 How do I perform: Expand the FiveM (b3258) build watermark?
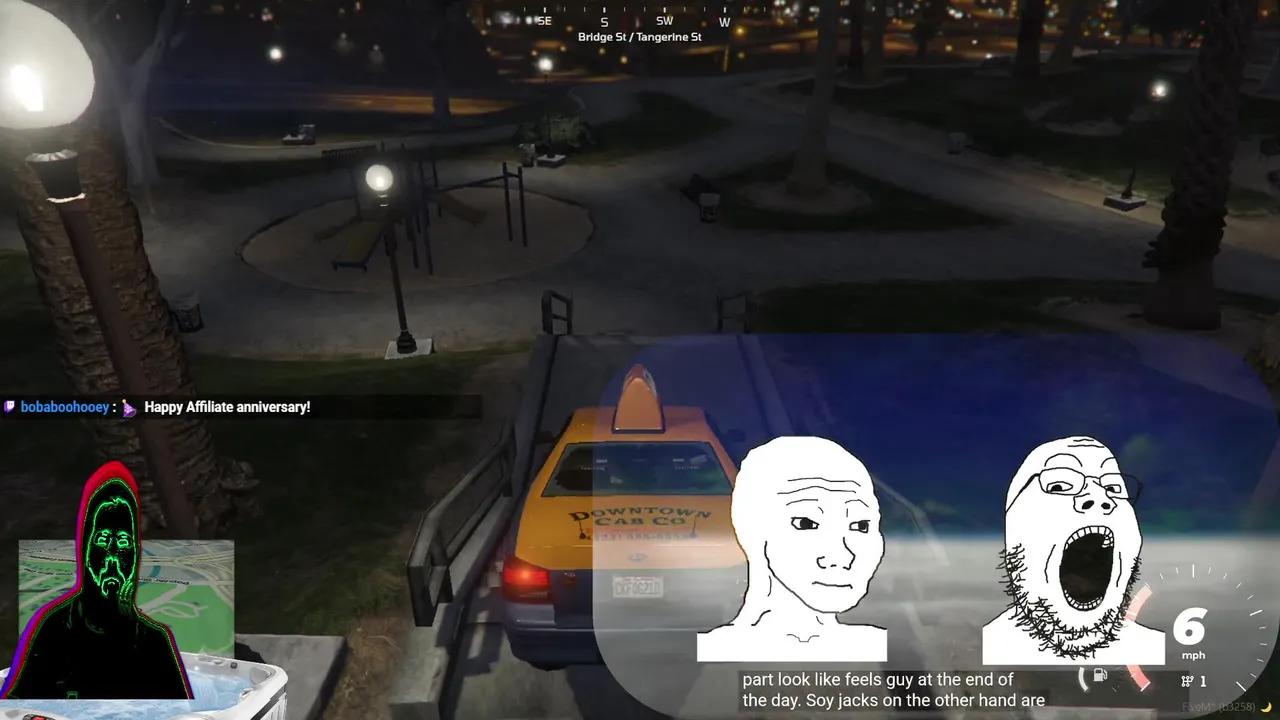(1218, 706)
